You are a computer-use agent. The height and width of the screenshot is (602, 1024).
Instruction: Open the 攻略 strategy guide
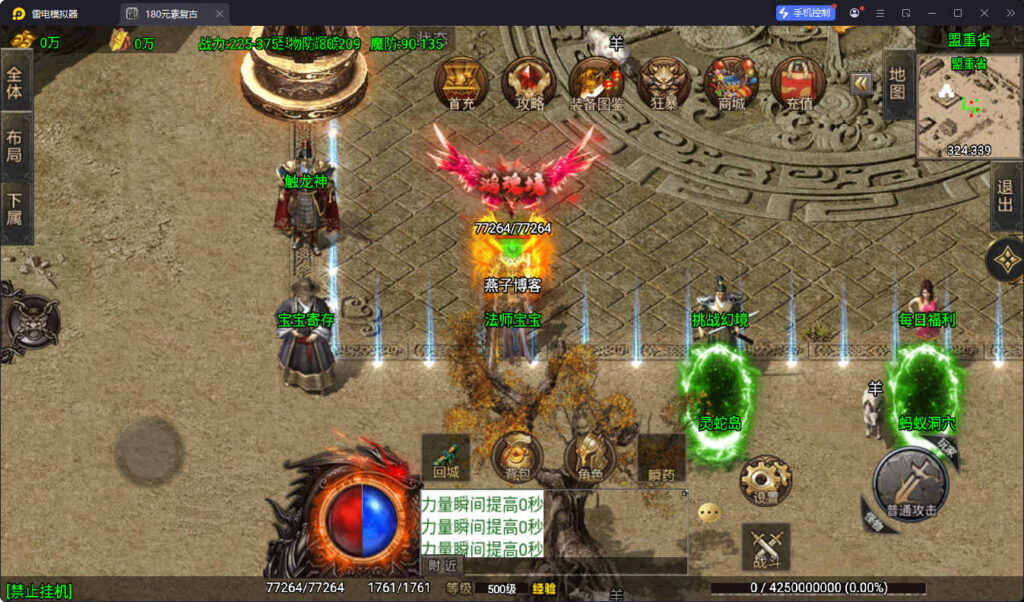tap(529, 82)
